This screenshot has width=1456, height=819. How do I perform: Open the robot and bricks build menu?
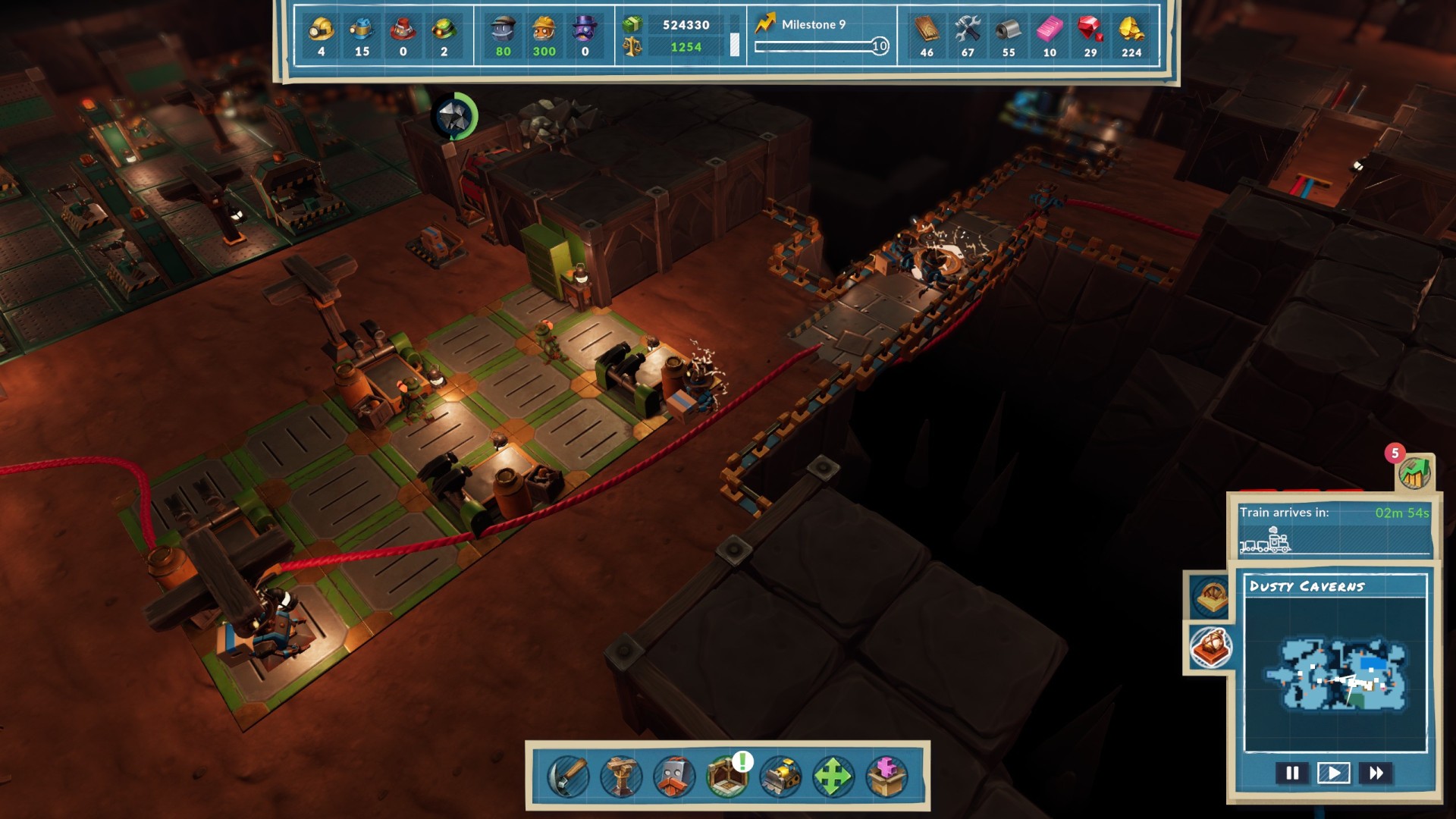click(x=674, y=777)
